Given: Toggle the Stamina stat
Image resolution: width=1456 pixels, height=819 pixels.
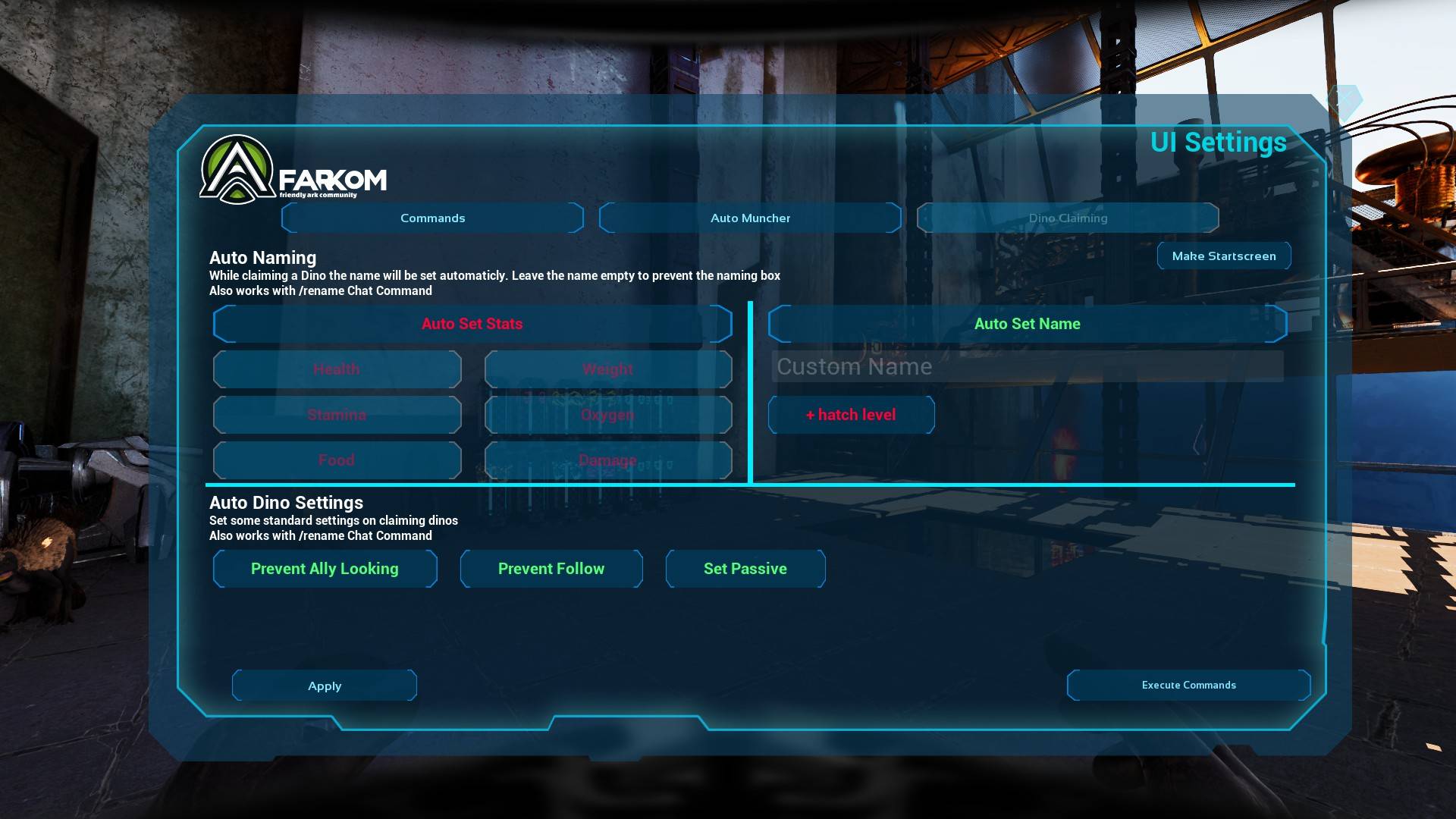Looking at the screenshot, I should pyautogui.click(x=337, y=415).
